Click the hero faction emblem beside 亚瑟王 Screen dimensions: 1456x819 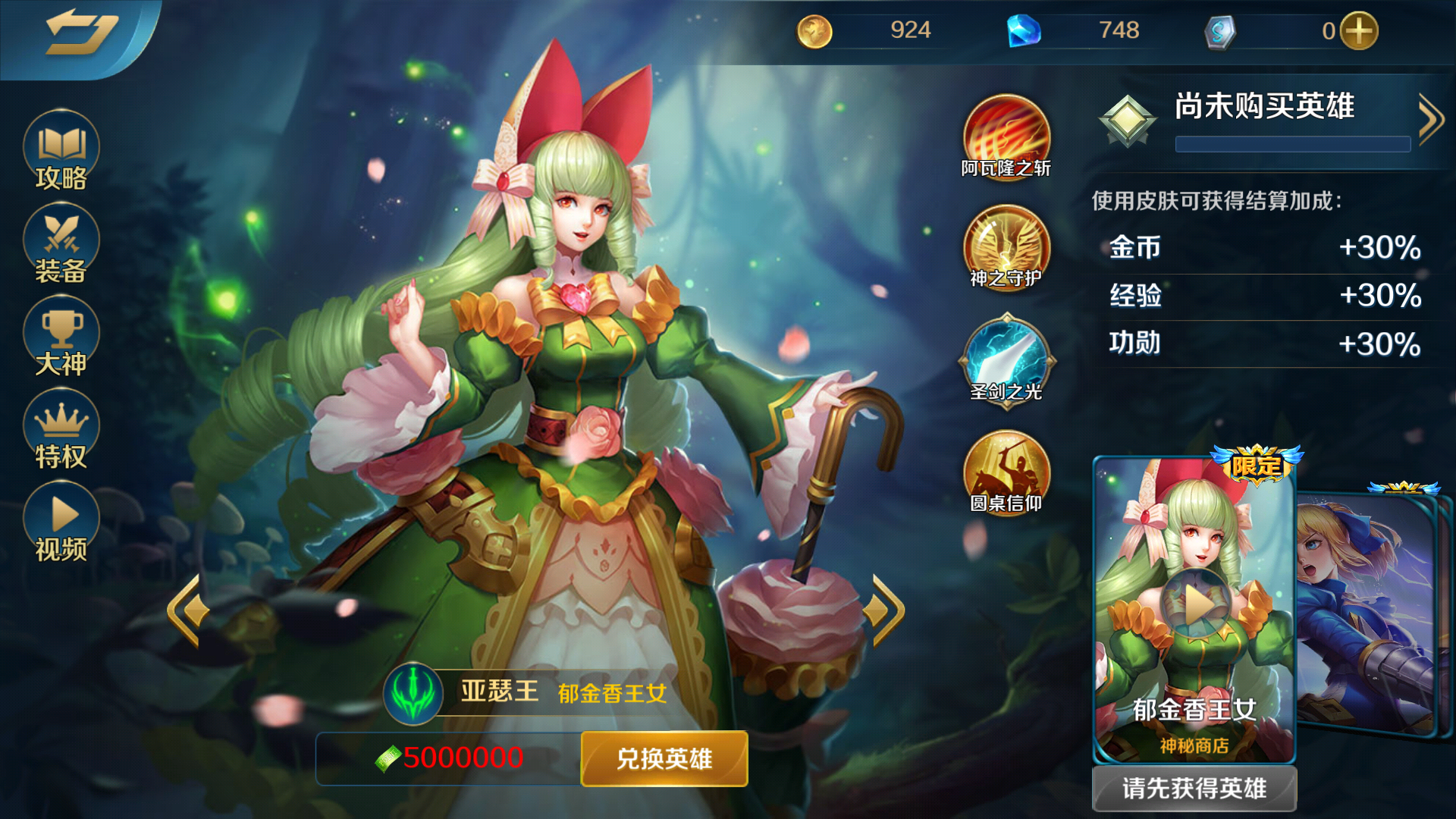(413, 692)
